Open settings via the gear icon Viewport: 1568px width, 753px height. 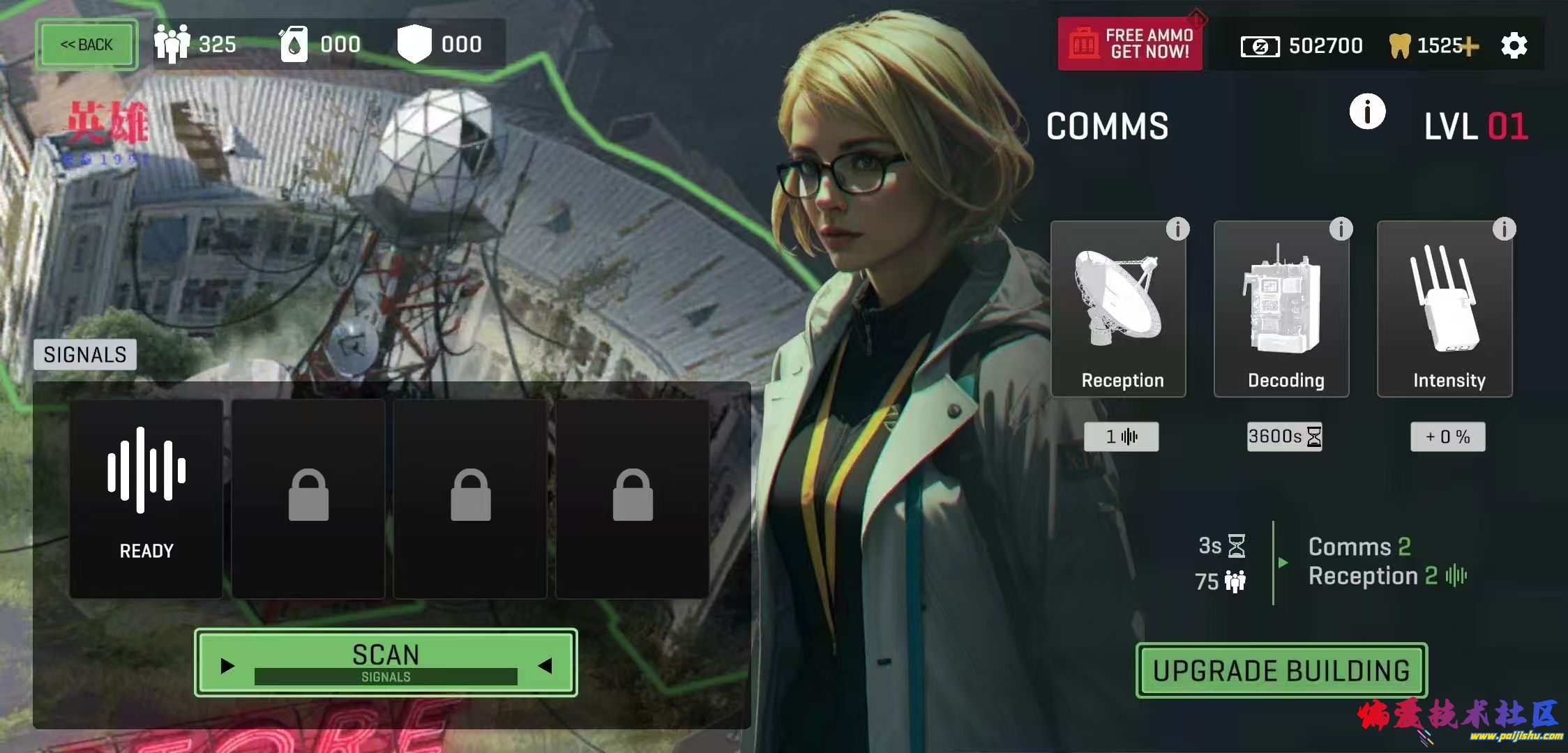[1514, 46]
